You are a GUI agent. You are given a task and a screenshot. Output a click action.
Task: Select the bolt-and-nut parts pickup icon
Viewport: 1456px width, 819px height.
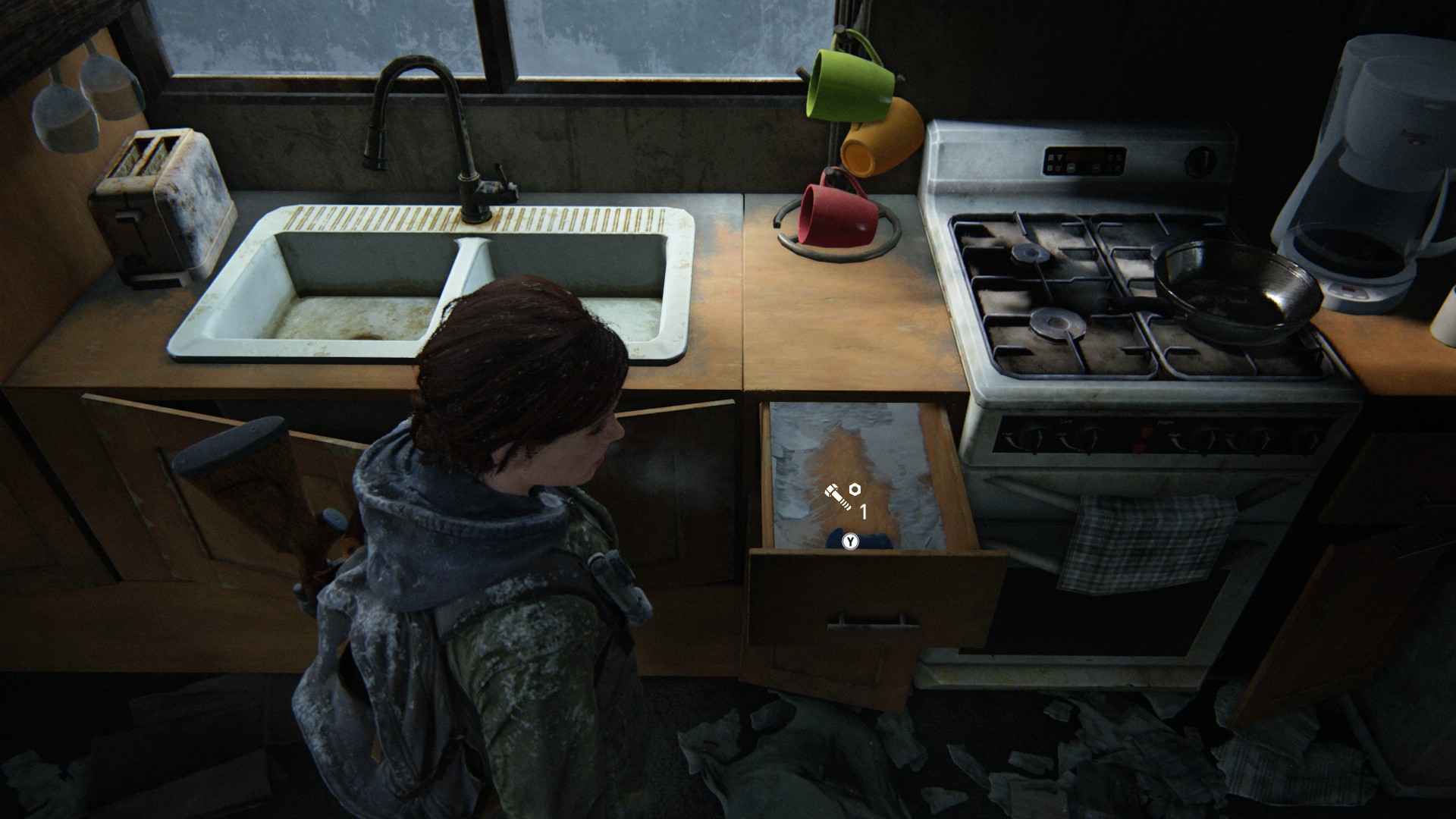(843, 495)
